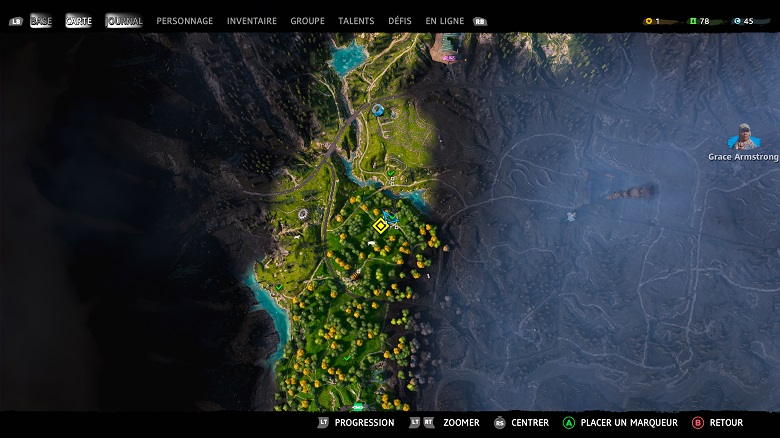
Task: Switch to the En Ligne tab
Action: tap(445, 21)
